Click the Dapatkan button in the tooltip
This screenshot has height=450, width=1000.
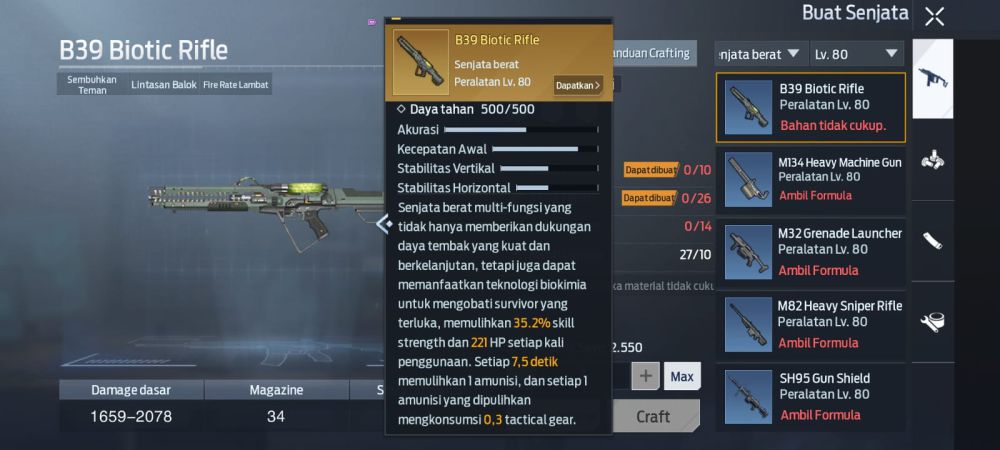(577, 85)
